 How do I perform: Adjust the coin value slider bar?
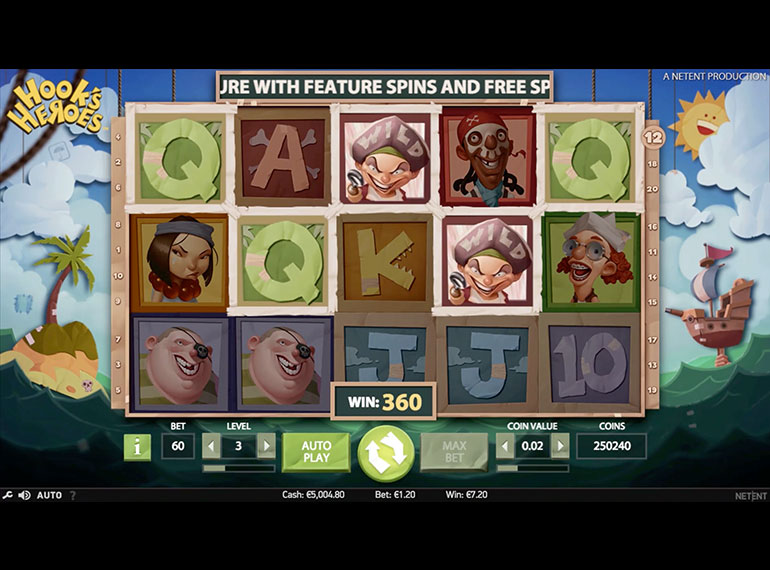[x=532, y=467]
